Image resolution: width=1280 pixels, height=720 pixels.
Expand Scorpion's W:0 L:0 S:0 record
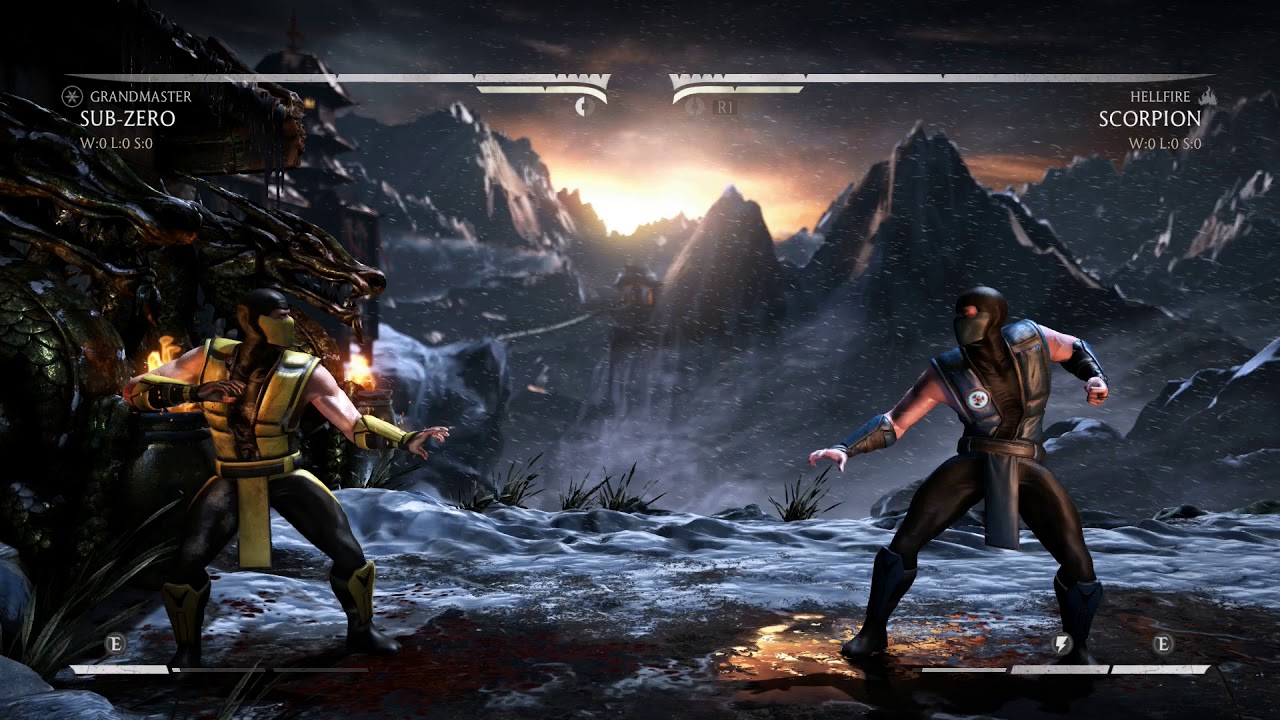[1168, 143]
